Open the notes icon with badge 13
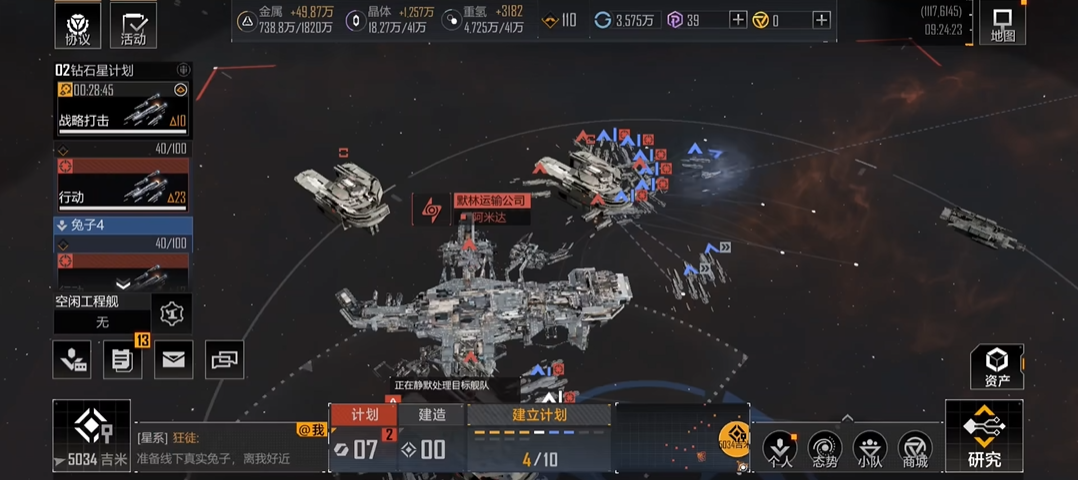The image size is (1078, 480). tap(122, 359)
